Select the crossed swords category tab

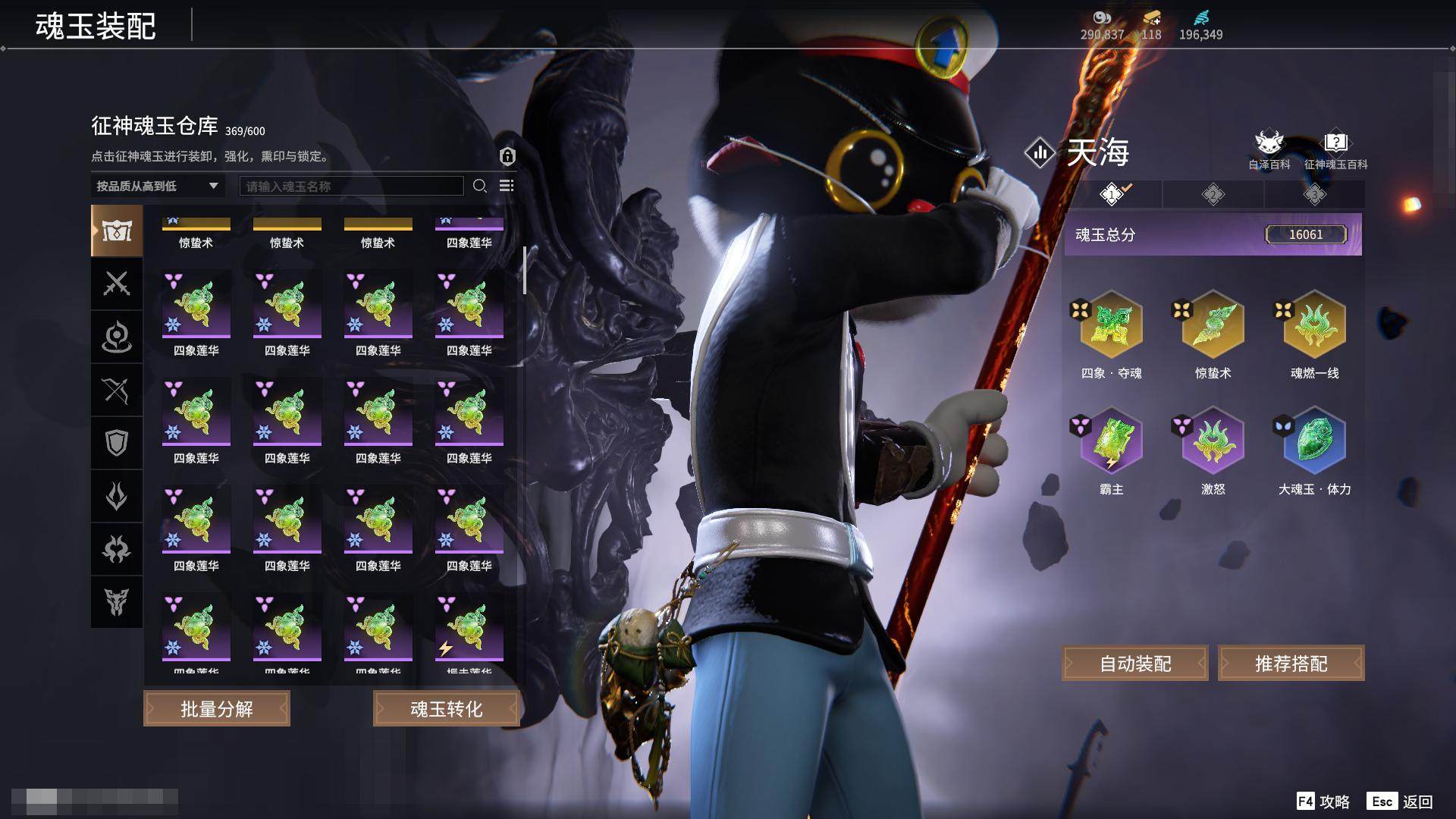(x=117, y=284)
